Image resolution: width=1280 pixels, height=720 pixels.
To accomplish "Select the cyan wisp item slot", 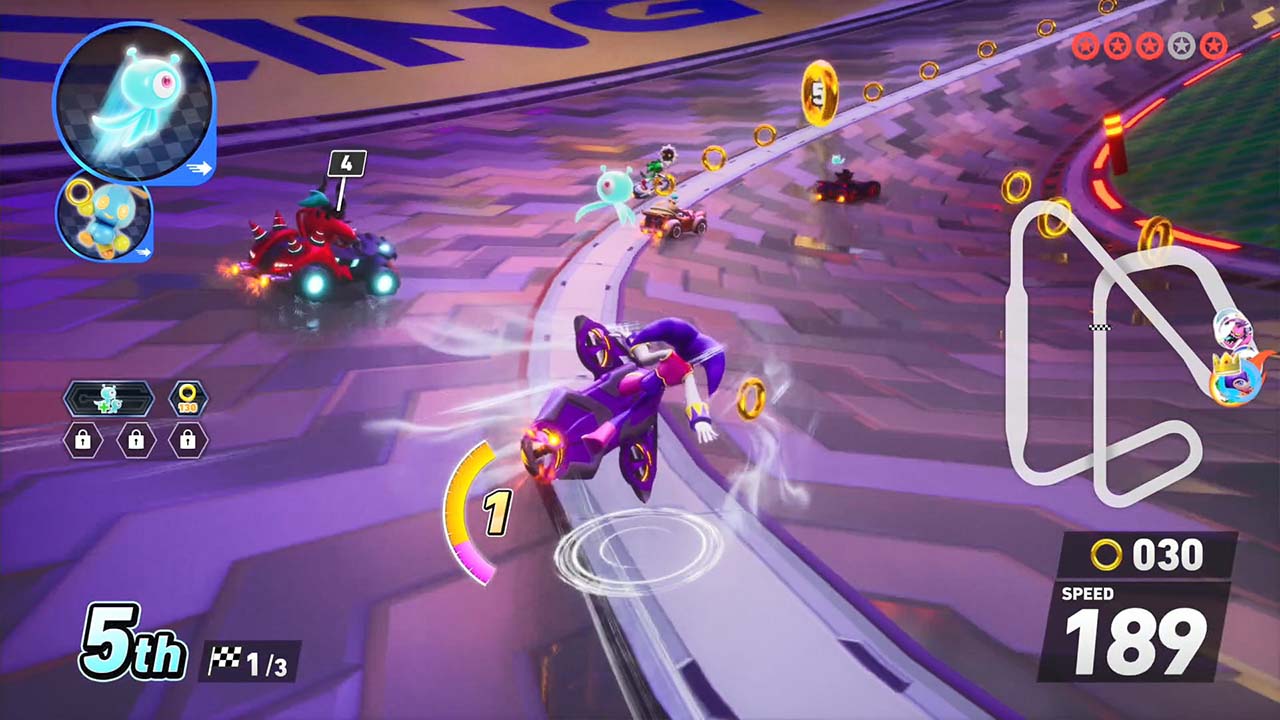I will point(133,102).
